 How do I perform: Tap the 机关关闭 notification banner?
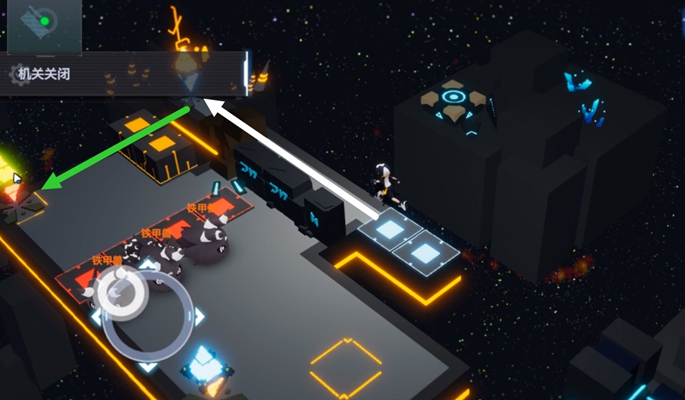(x=122, y=74)
